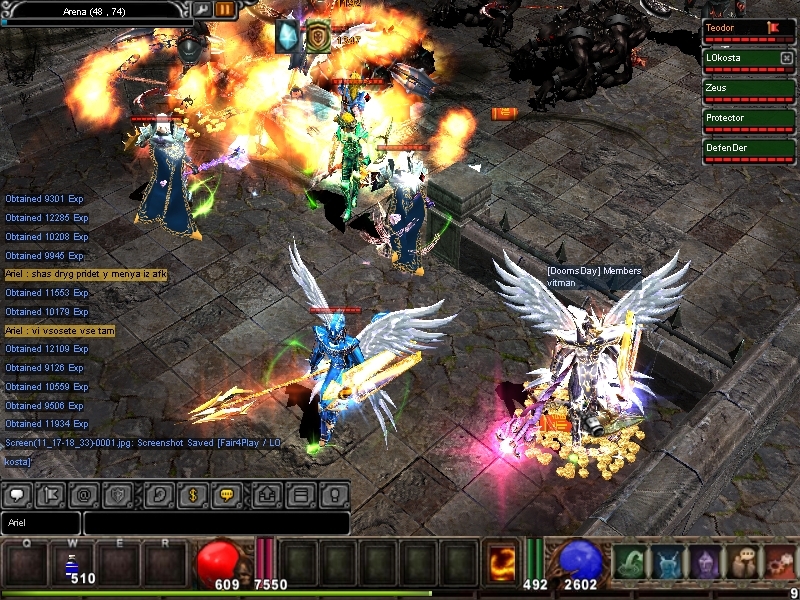The image size is (800, 600).
Task: Open the speech bubbles community menu icon
Action: 742,564
